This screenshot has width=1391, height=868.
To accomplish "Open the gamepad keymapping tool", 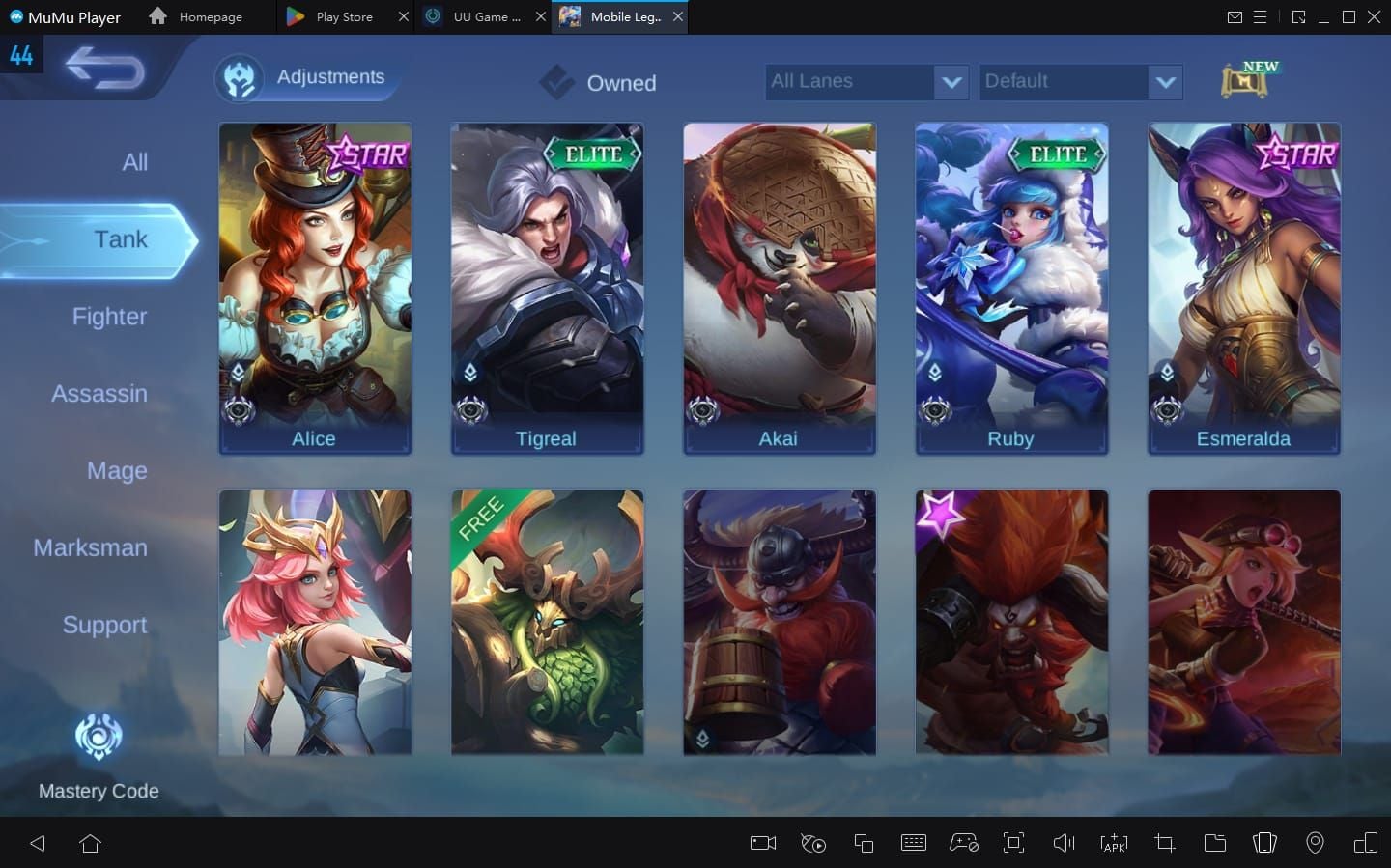I will [x=963, y=843].
